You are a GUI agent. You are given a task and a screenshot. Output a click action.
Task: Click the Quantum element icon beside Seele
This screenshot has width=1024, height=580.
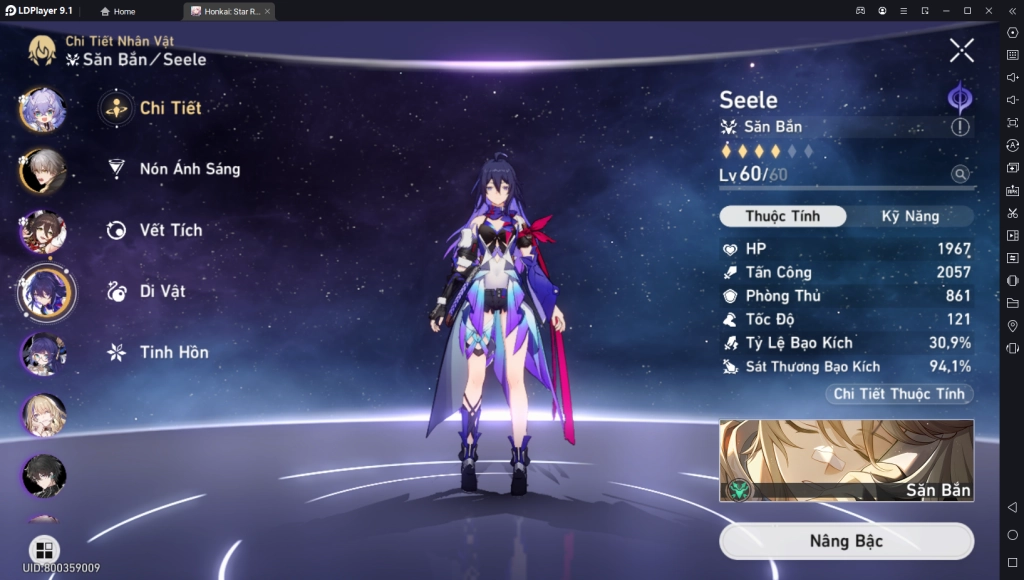pos(960,98)
